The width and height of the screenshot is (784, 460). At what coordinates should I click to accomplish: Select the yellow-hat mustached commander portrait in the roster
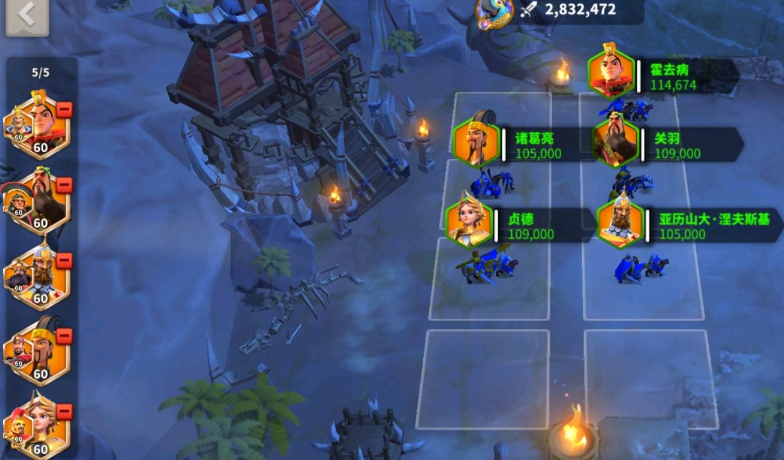(38, 352)
